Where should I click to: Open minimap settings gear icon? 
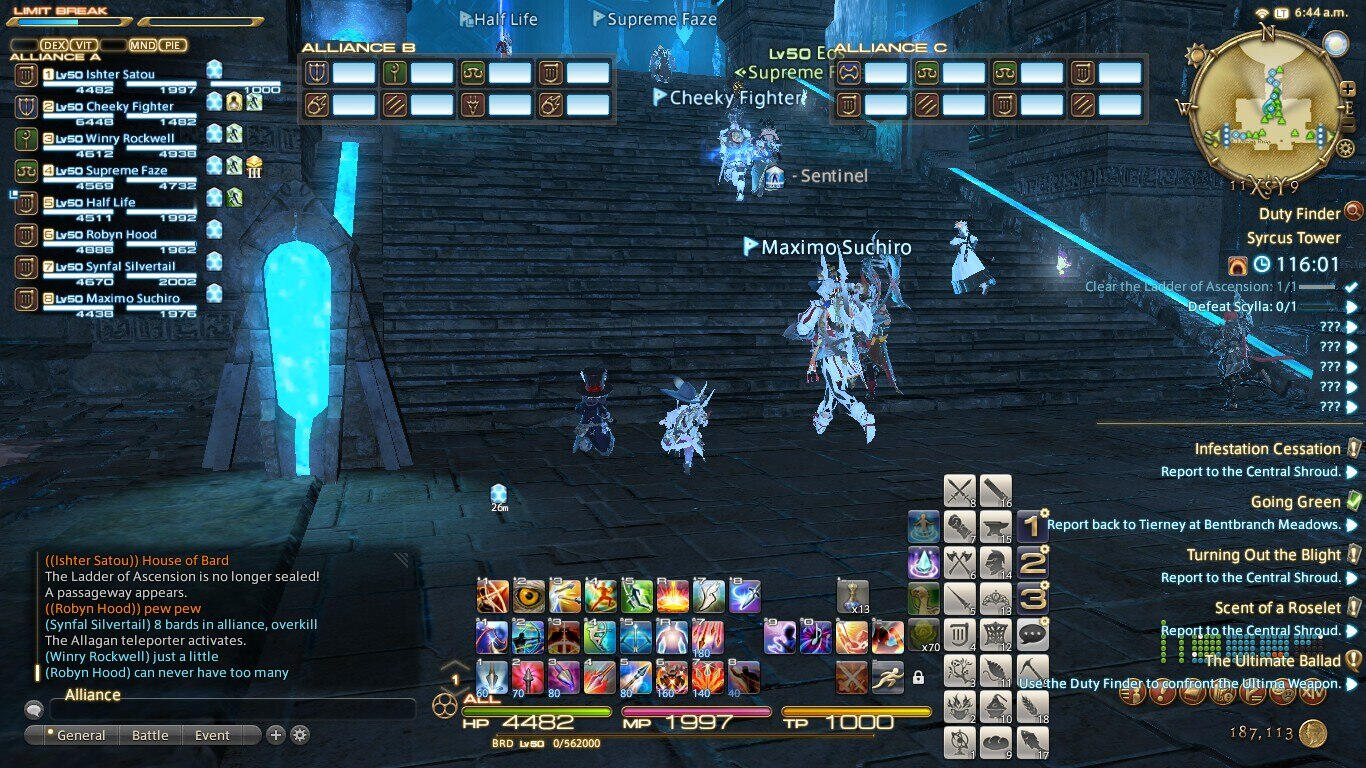point(1345,149)
